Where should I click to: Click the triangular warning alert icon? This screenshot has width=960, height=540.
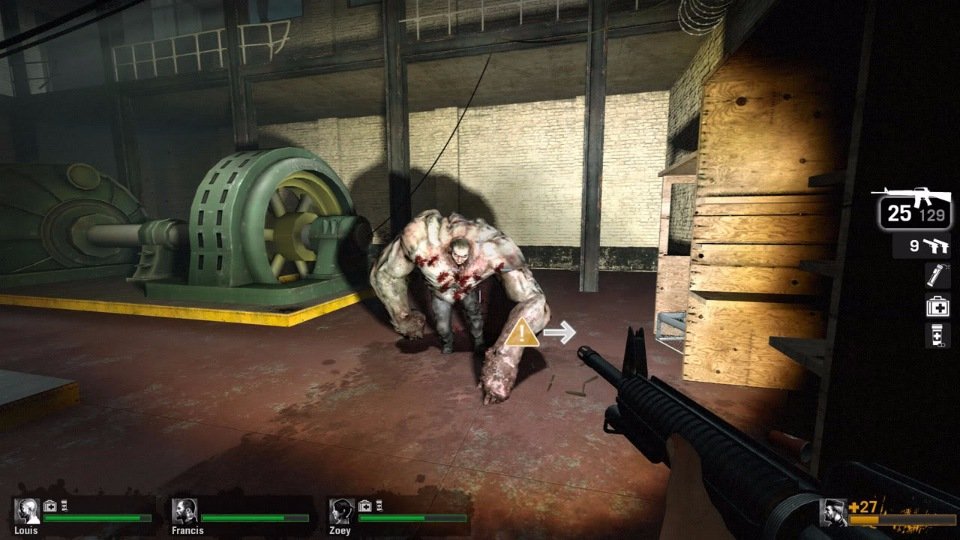point(521,334)
